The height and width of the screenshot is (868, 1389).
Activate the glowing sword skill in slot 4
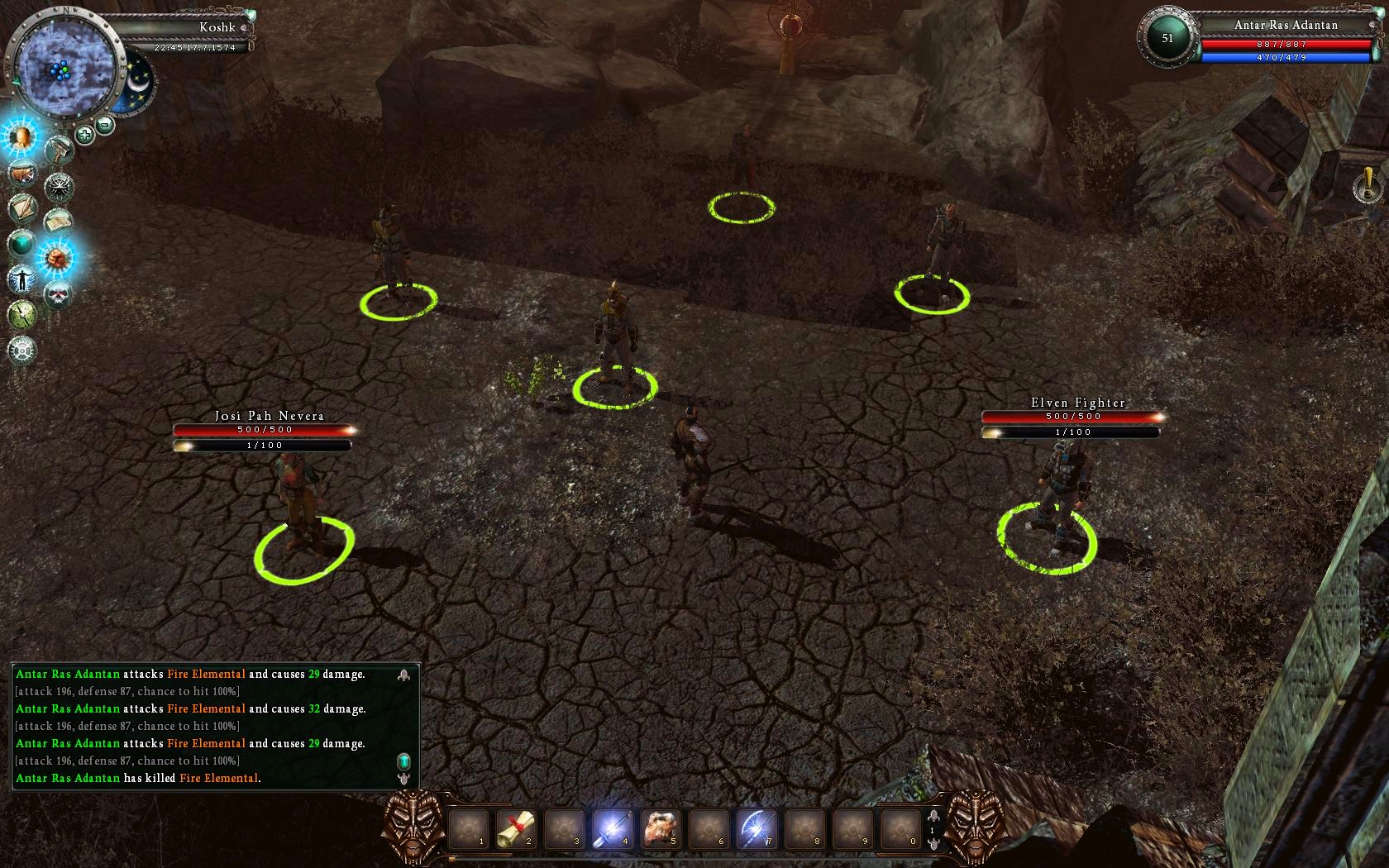[x=612, y=827]
